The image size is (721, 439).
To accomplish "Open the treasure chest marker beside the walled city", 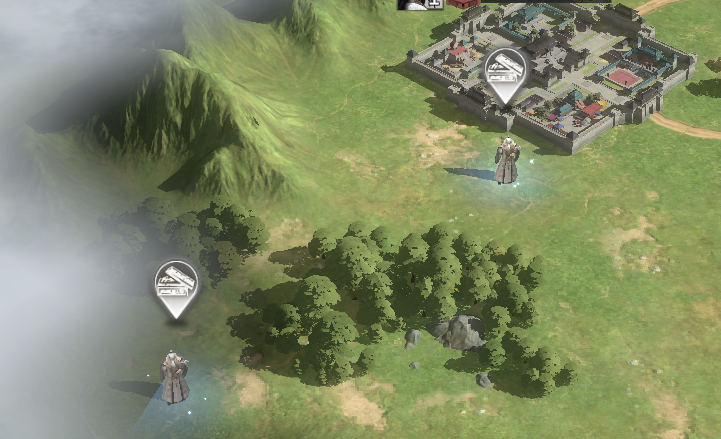I will [505, 72].
